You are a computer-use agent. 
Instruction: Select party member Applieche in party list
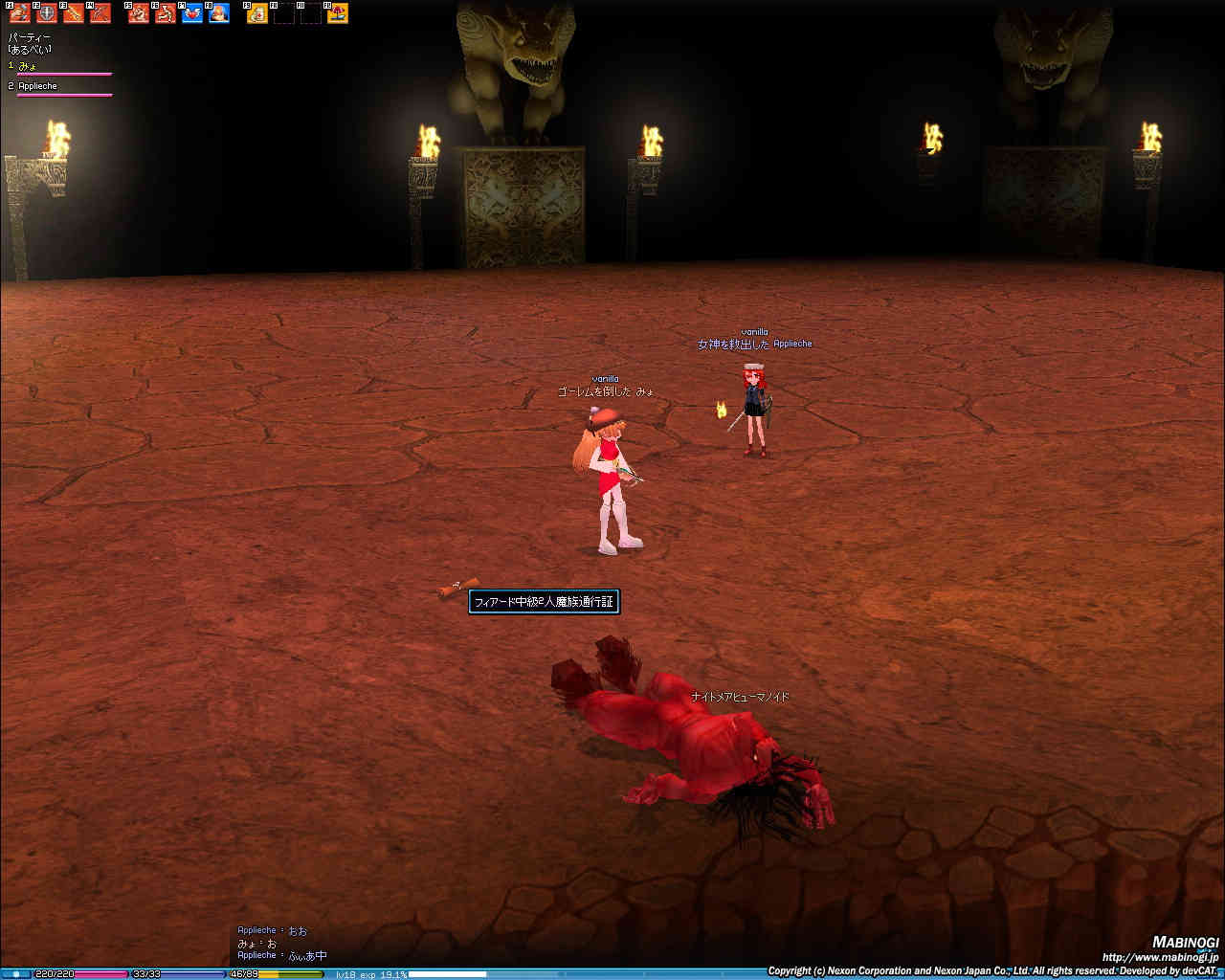click(x=38, y=86)
